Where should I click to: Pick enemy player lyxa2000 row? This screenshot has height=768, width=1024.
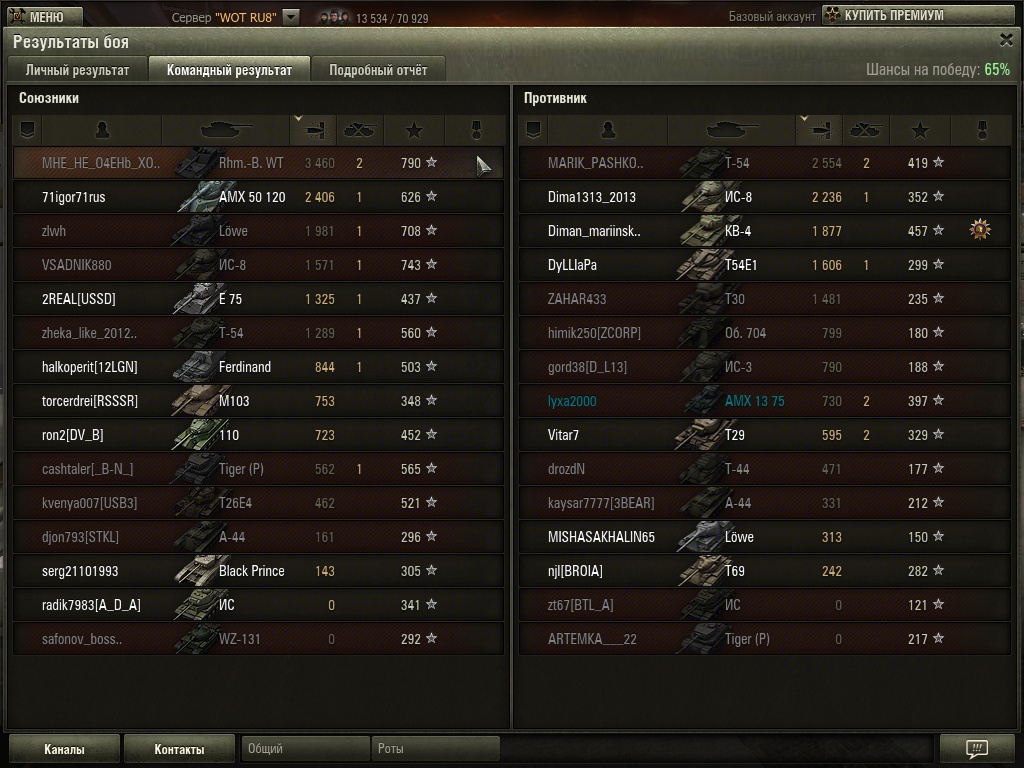pyautogui.click(x=764, y=401)
